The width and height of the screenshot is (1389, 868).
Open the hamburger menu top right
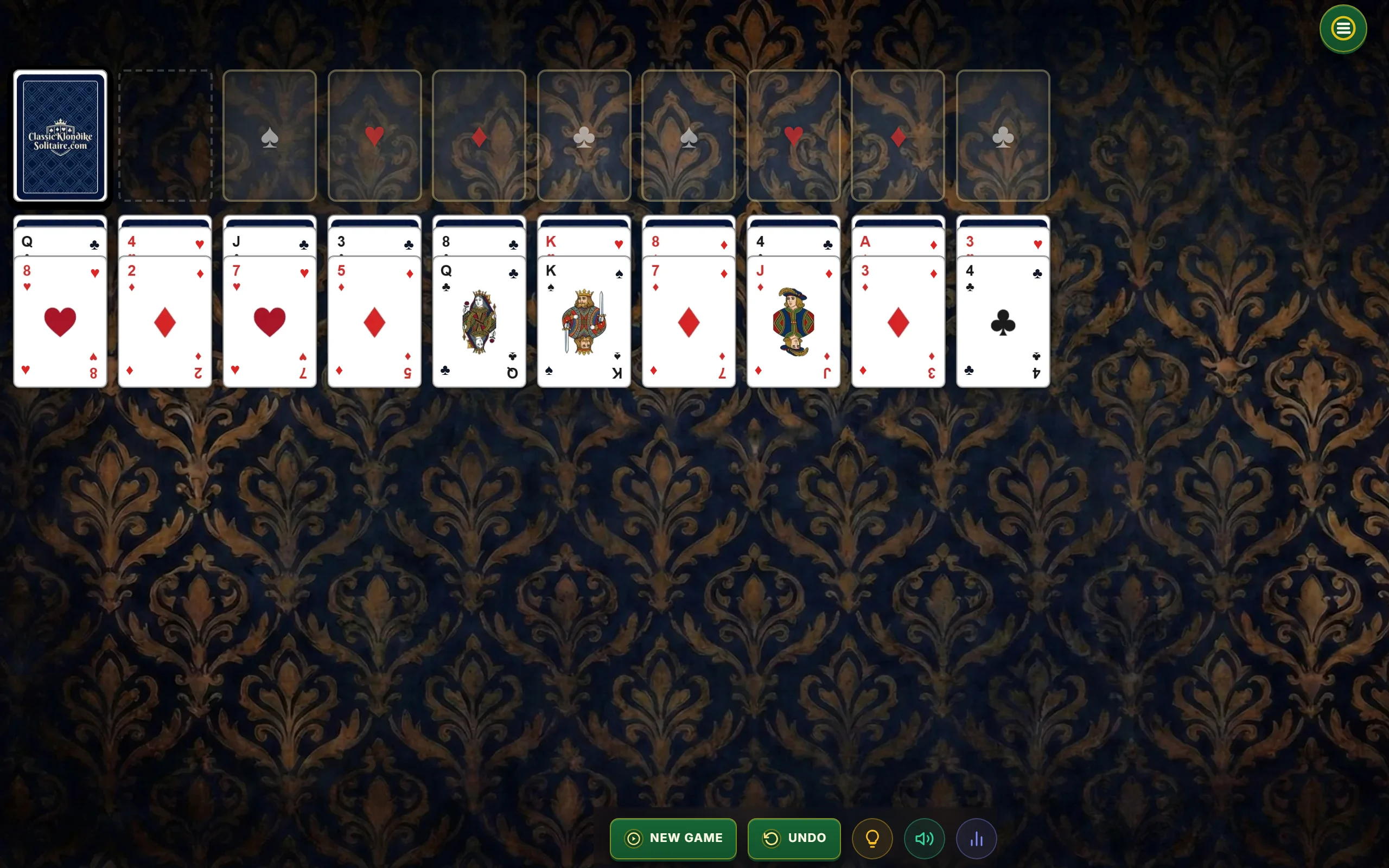pyautogui.click(x=1342, y=28)
